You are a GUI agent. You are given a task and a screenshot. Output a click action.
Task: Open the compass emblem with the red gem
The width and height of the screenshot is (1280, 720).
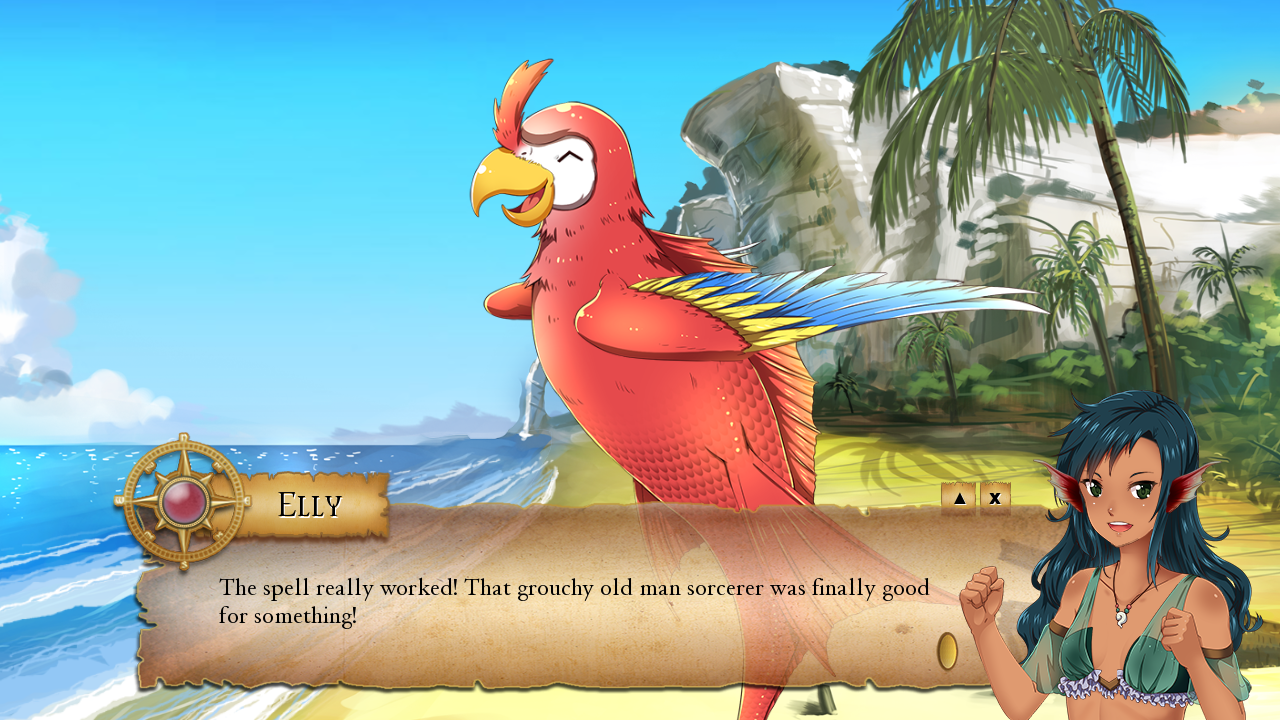click(183, 502)
